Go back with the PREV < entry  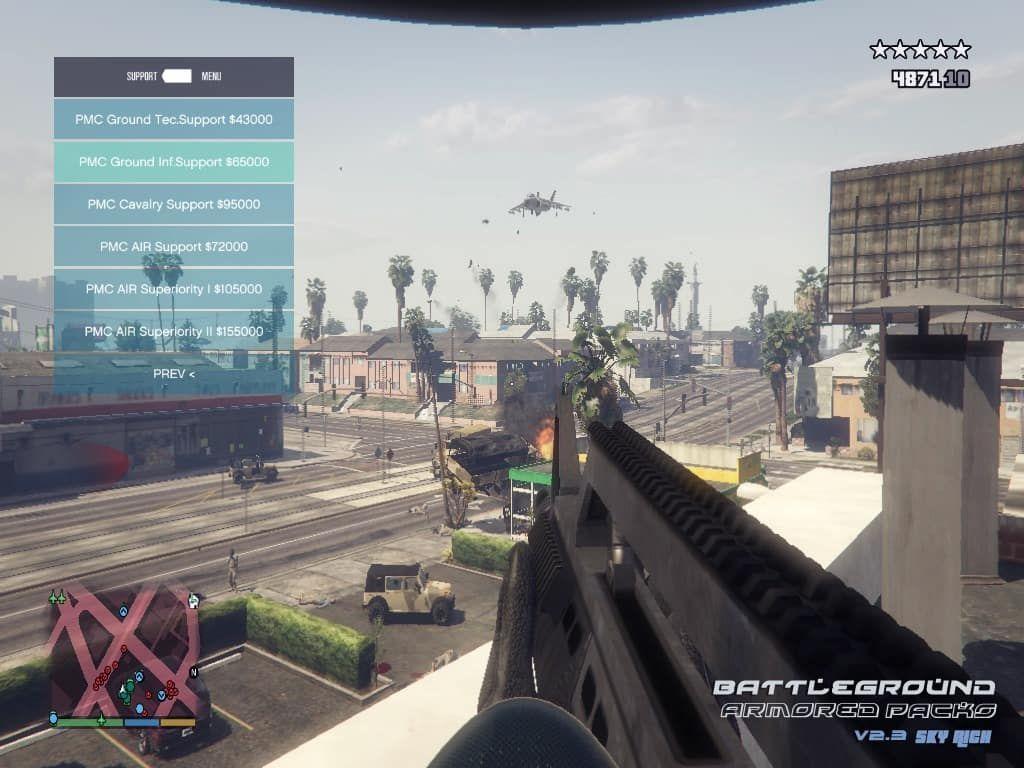click(x=174, y=373)
